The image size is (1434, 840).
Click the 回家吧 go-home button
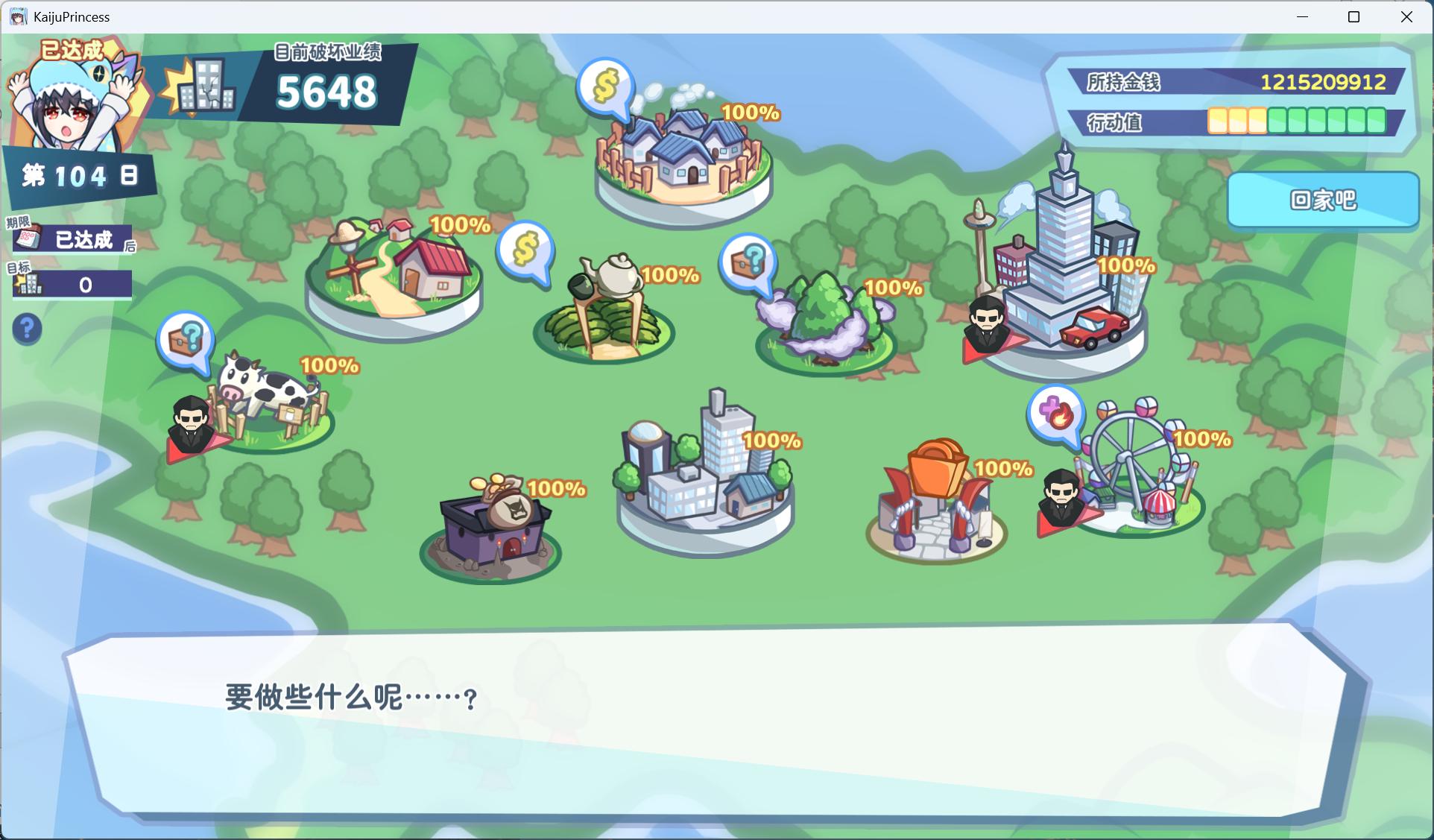[x=1323, y=200]
